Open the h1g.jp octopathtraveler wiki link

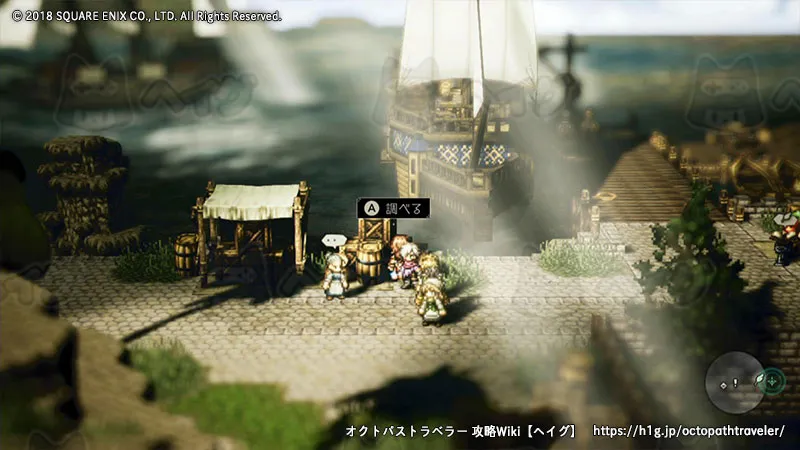(689, 431)
